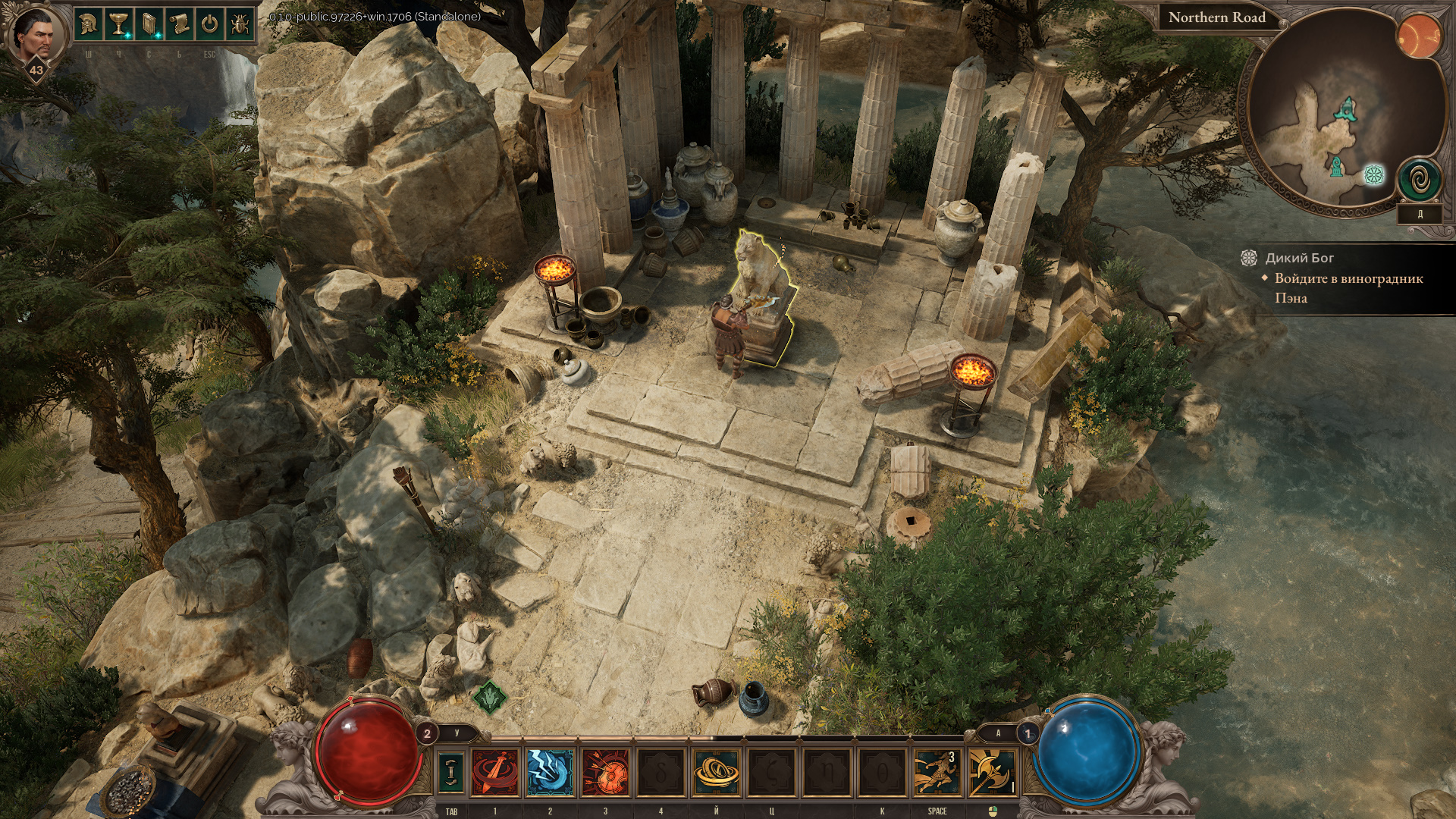Trigger the running warrior dodge skill
Viewport: 1456px width, 819px height.
(x=937, y=772)
